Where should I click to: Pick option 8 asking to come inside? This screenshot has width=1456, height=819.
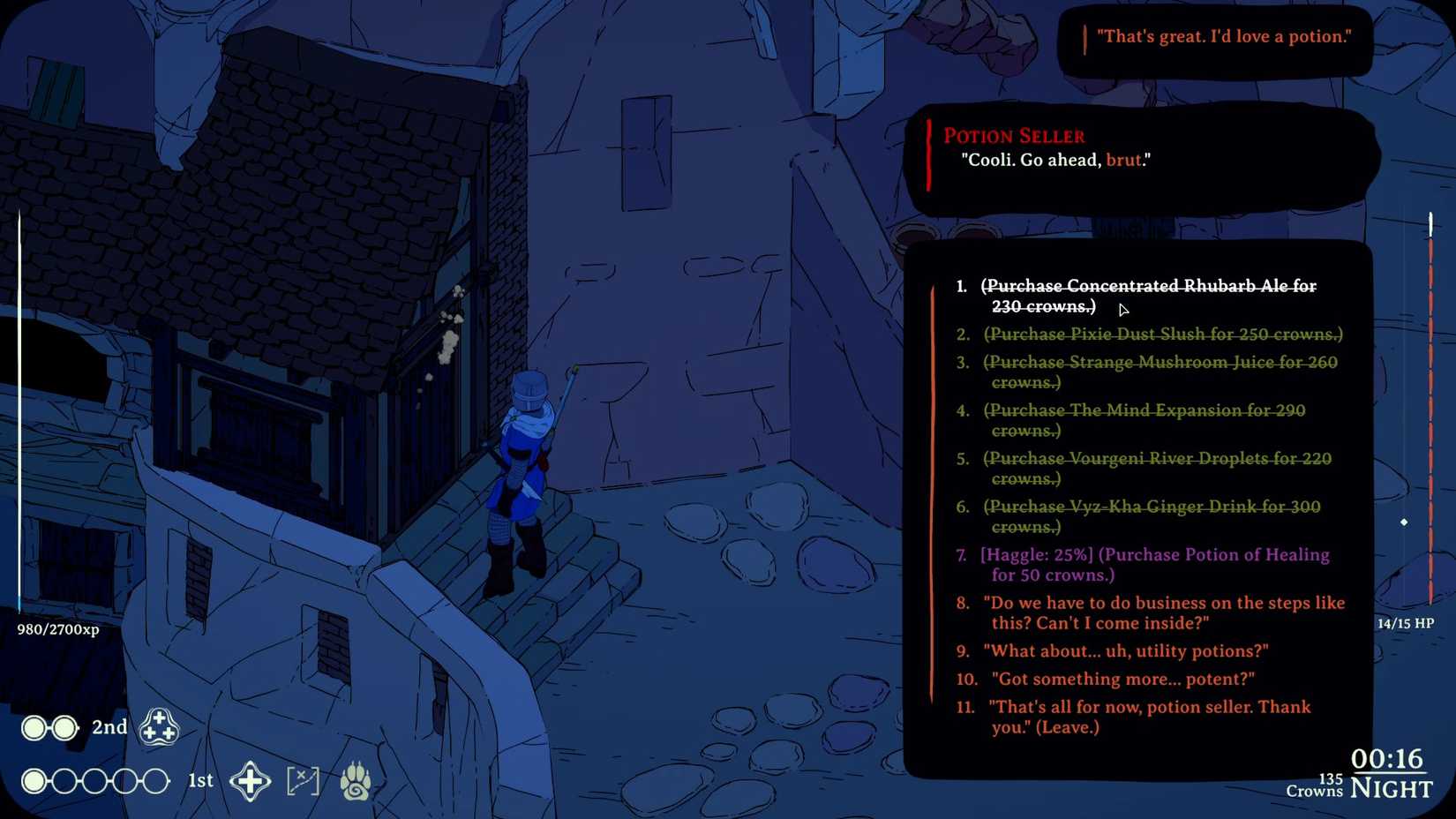click(x=1162, y=612)
